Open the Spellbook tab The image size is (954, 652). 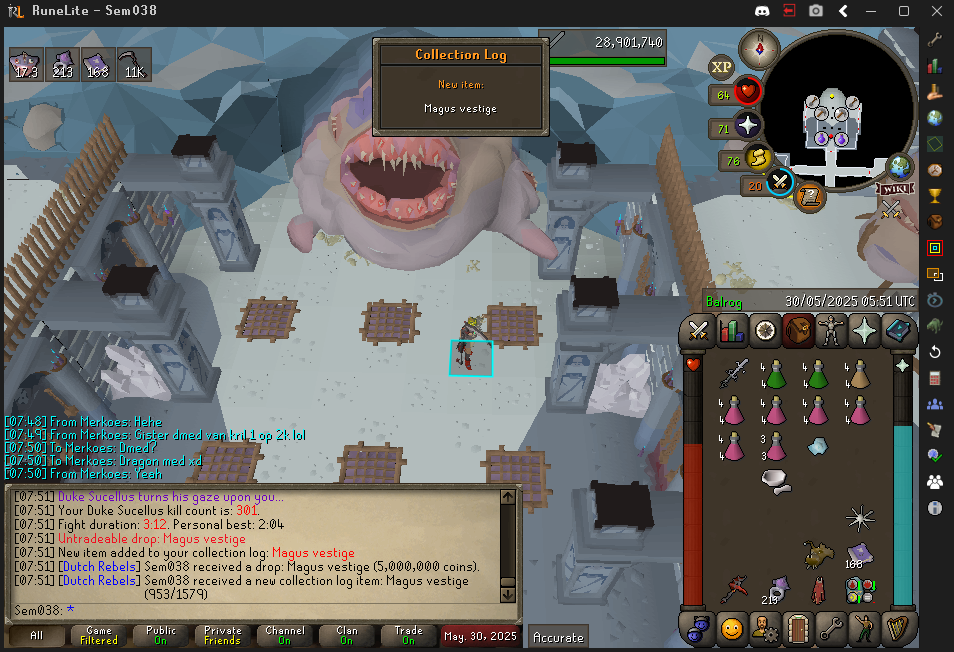[899, 330]
